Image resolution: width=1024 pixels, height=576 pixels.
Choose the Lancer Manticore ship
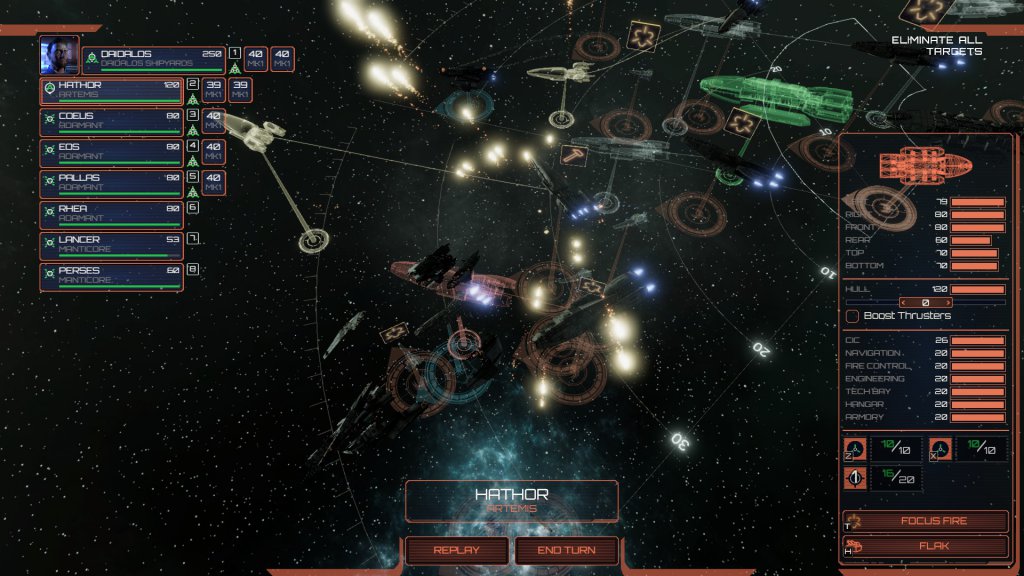[112, 246]
